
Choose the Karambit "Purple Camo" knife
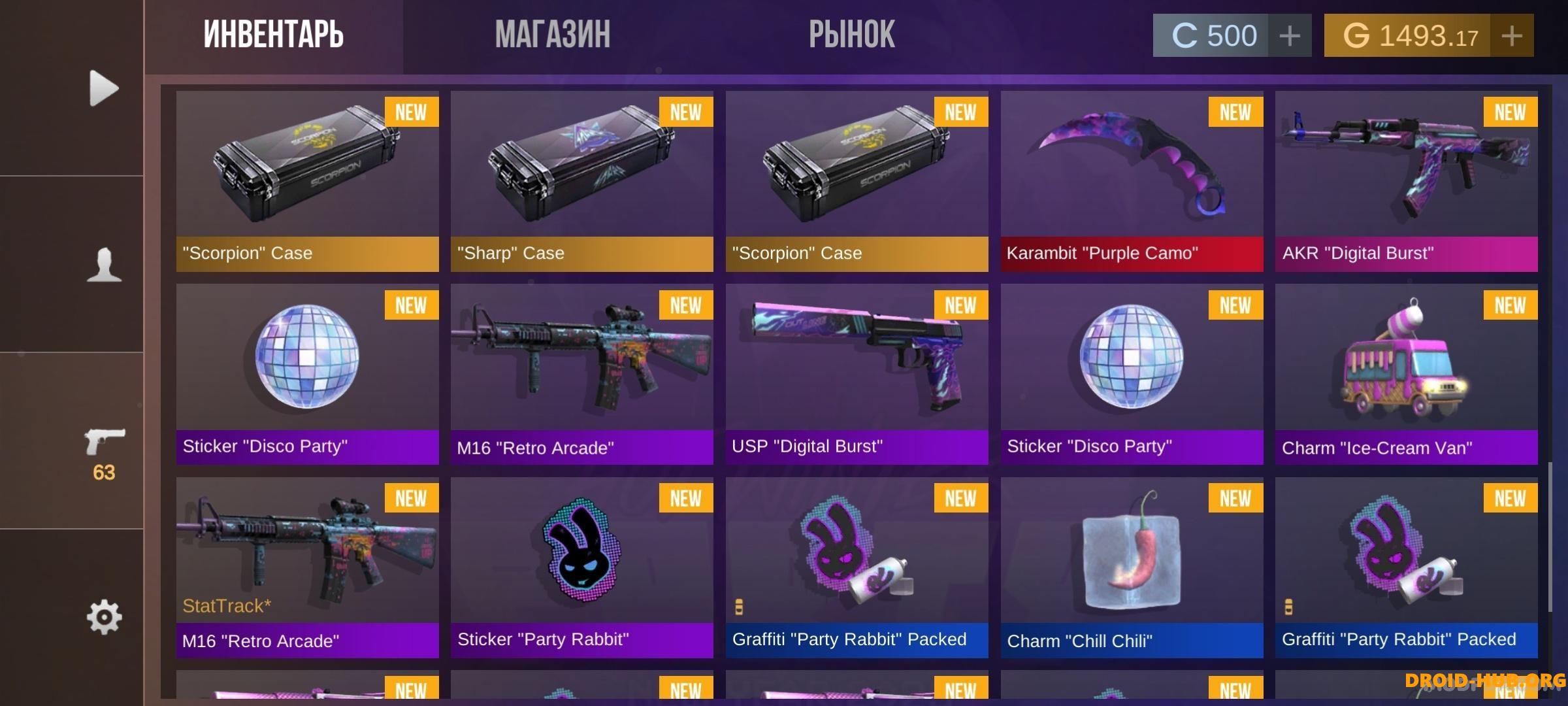[x=1132, y=181]
